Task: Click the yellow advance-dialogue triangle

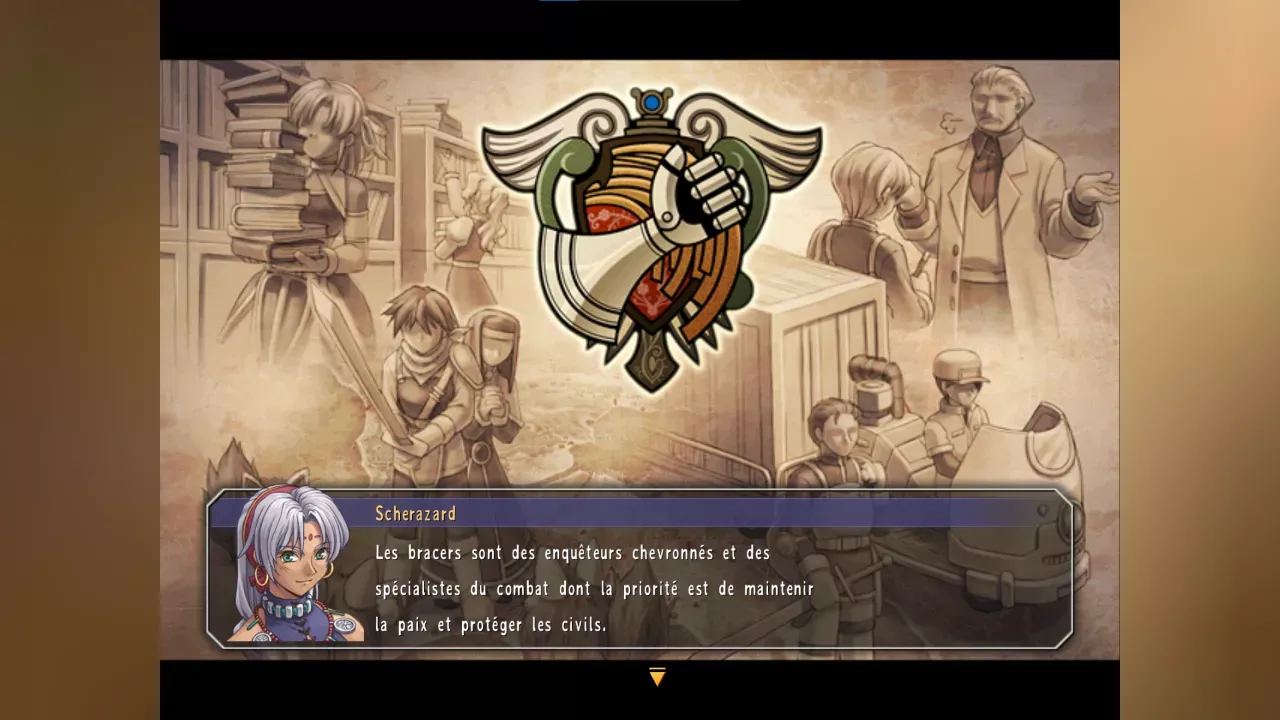Action: coord(658,677)
